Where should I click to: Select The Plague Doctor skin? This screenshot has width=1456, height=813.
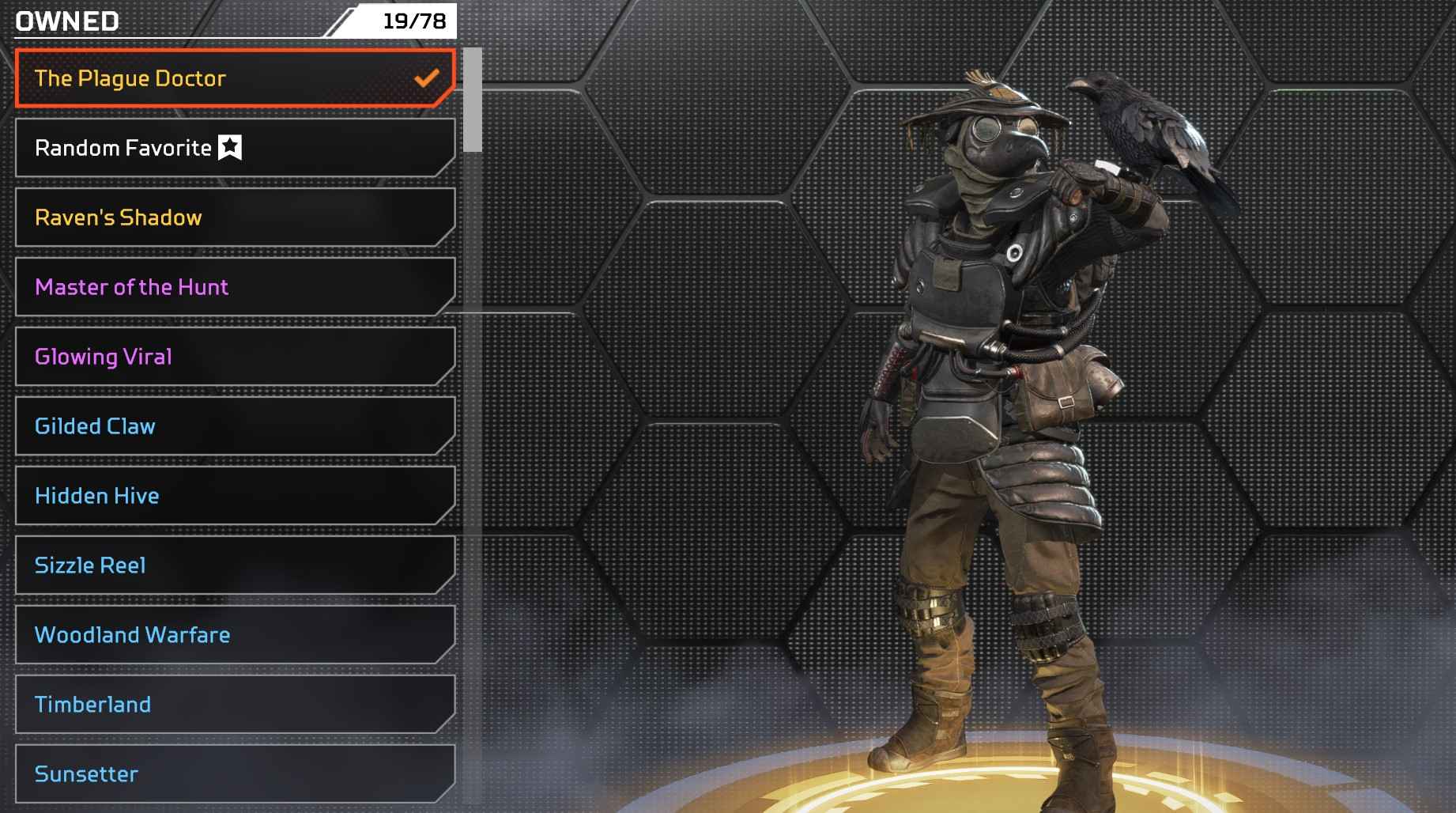[235, 78]
